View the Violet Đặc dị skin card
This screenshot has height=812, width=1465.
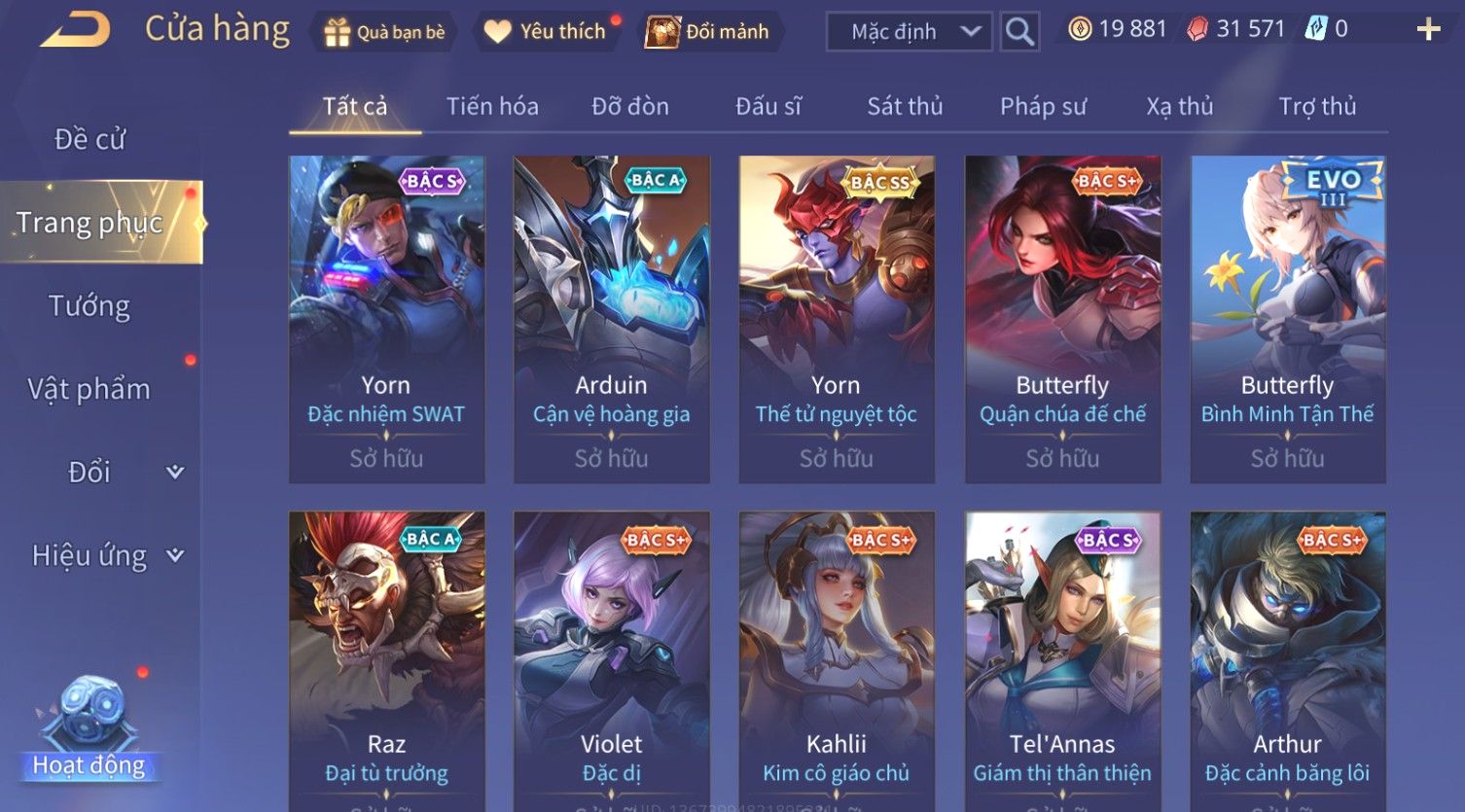pos(612,661)
